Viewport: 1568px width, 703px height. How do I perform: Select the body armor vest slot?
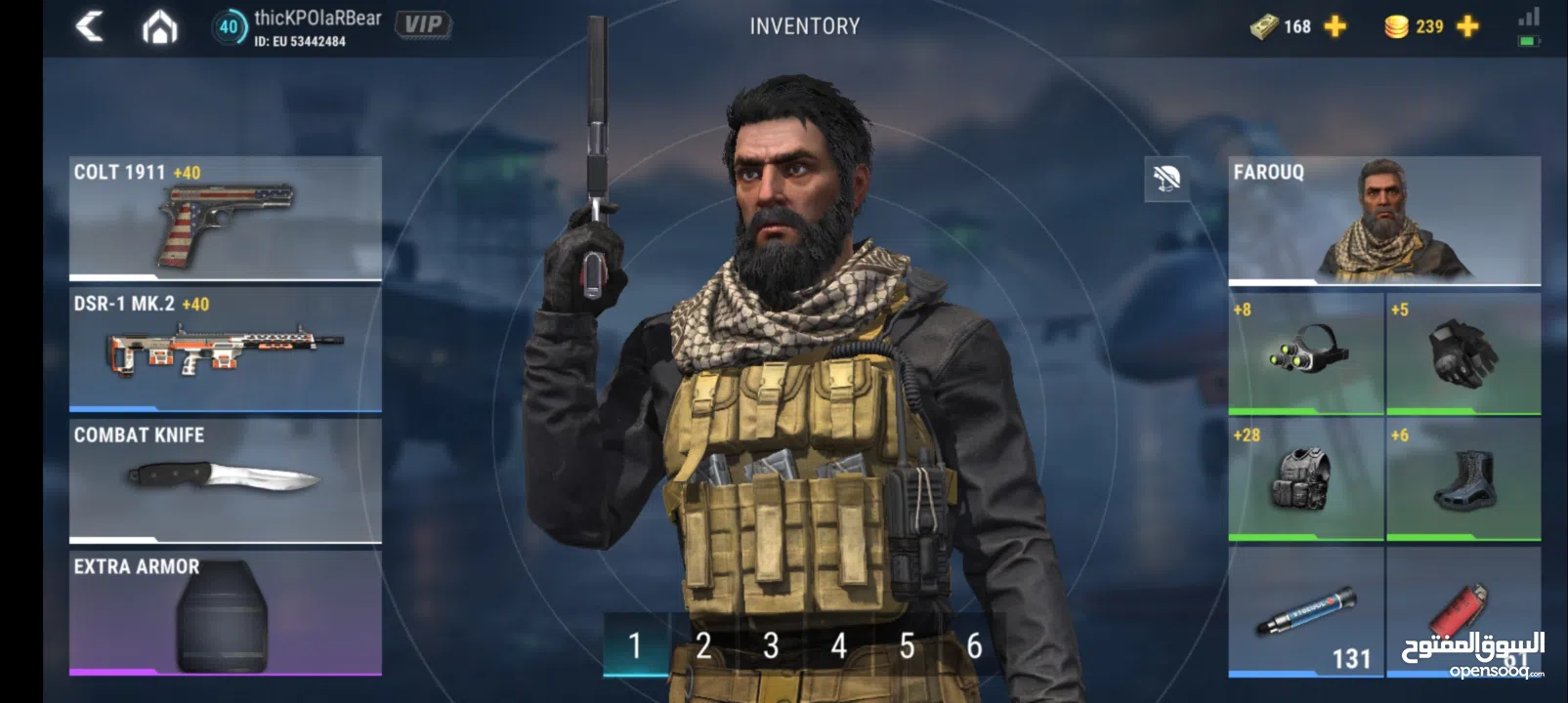(1305, 478)
